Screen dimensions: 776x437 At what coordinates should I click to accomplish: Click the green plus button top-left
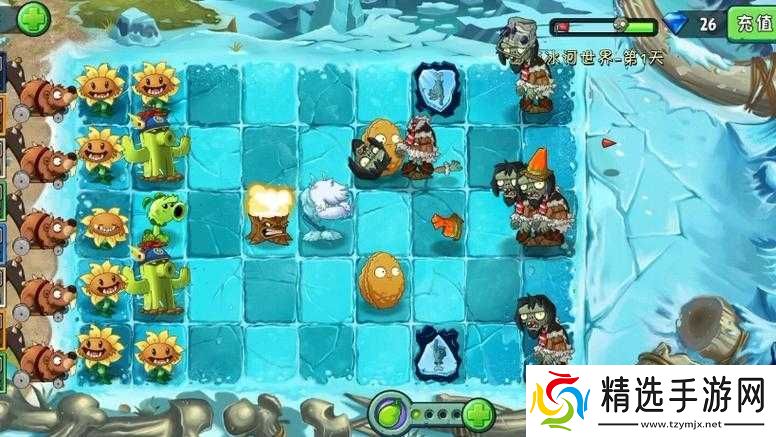[33, 17]
